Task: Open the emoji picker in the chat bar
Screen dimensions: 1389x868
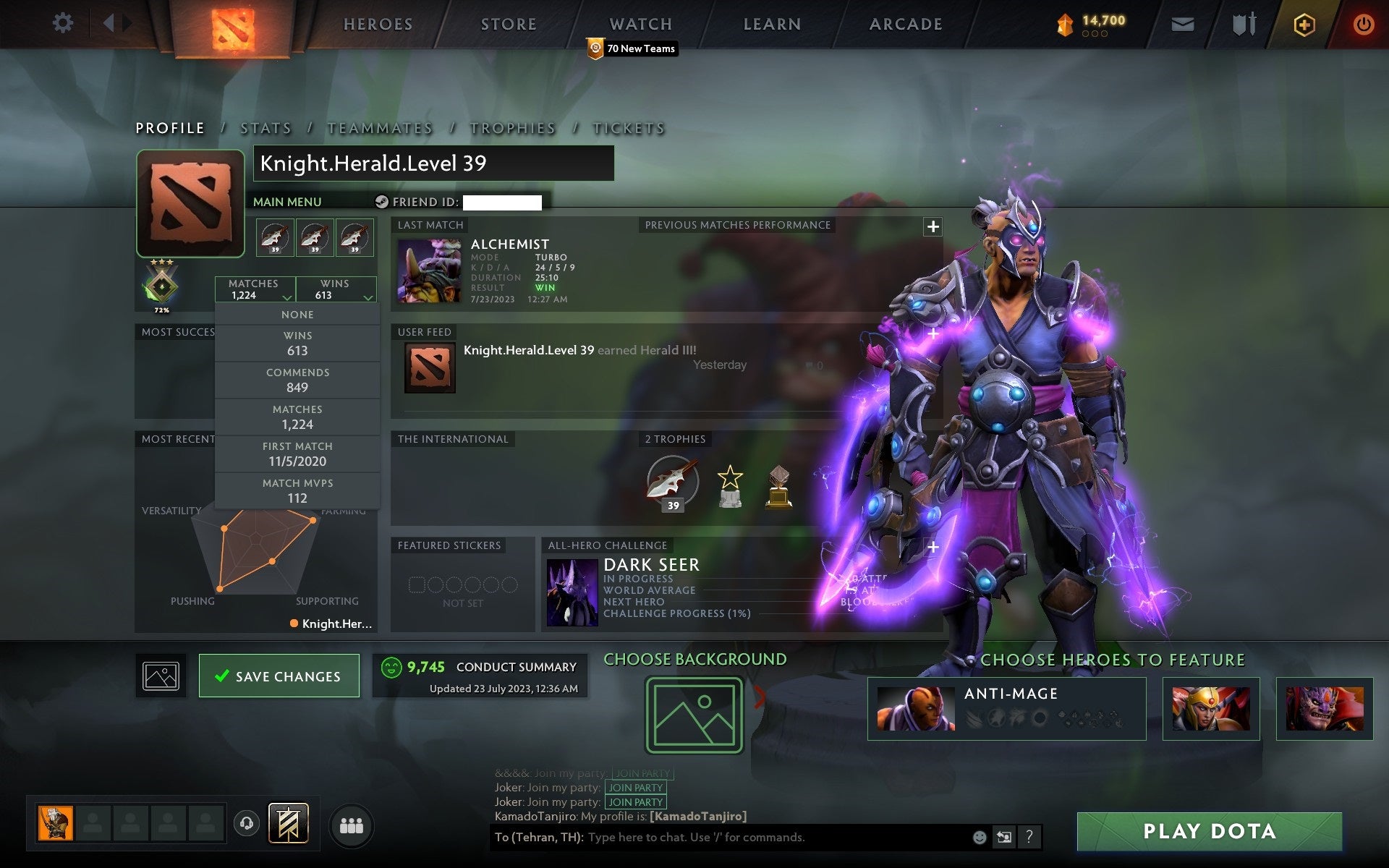Action: coord(980,838)
